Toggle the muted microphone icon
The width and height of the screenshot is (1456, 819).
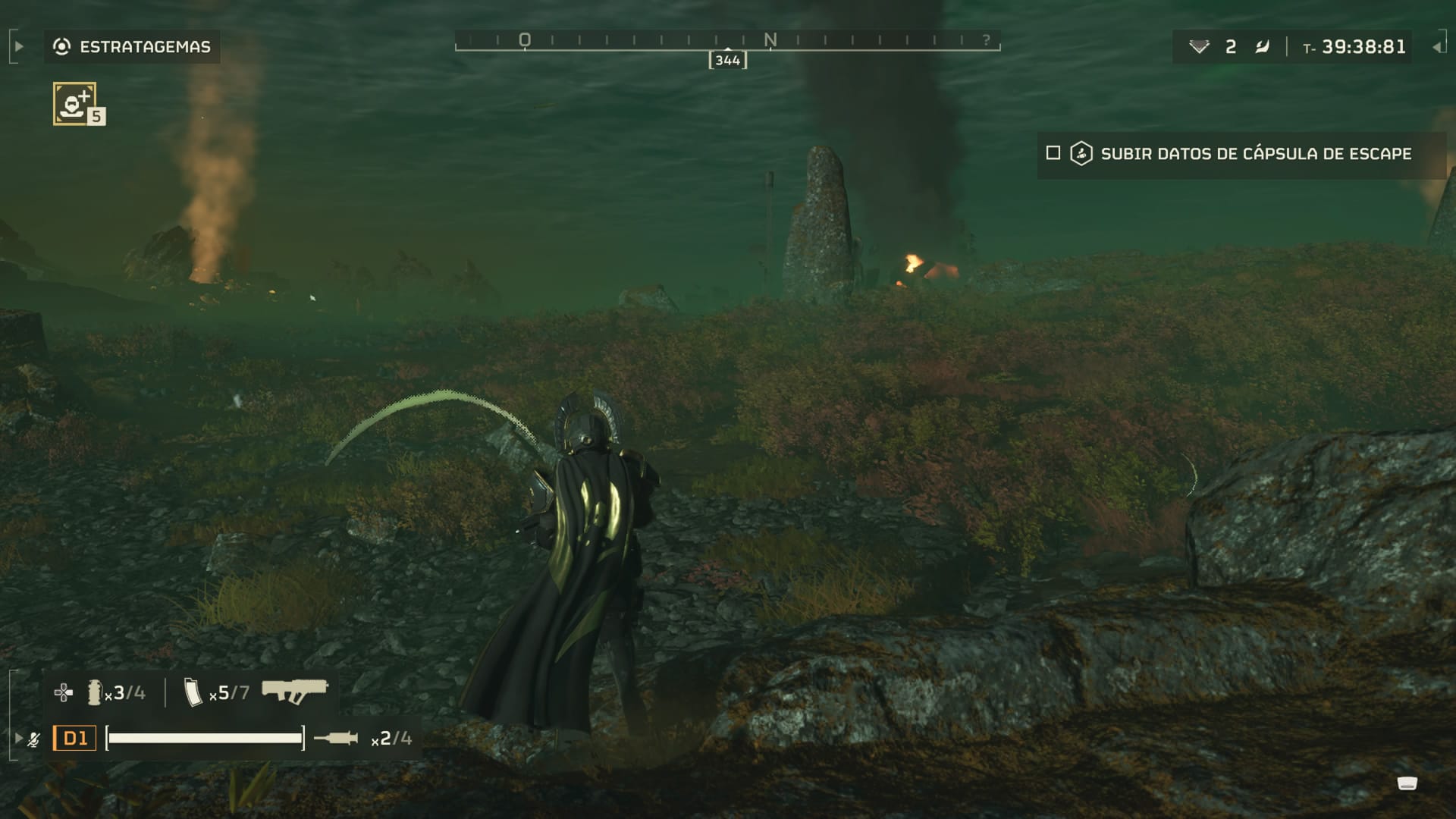tap(34, 739)
